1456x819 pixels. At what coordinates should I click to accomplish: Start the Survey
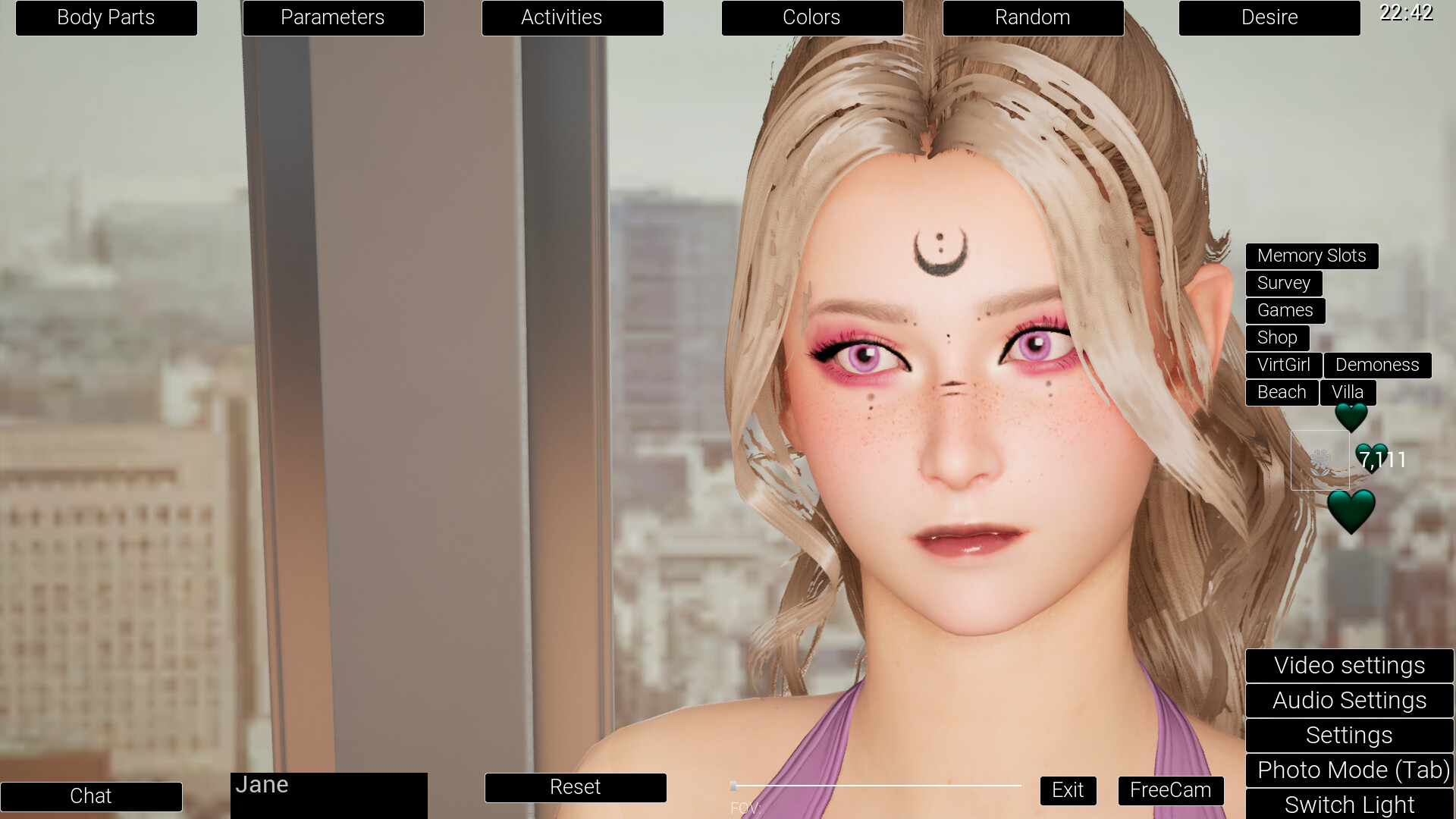[1283, 283]
